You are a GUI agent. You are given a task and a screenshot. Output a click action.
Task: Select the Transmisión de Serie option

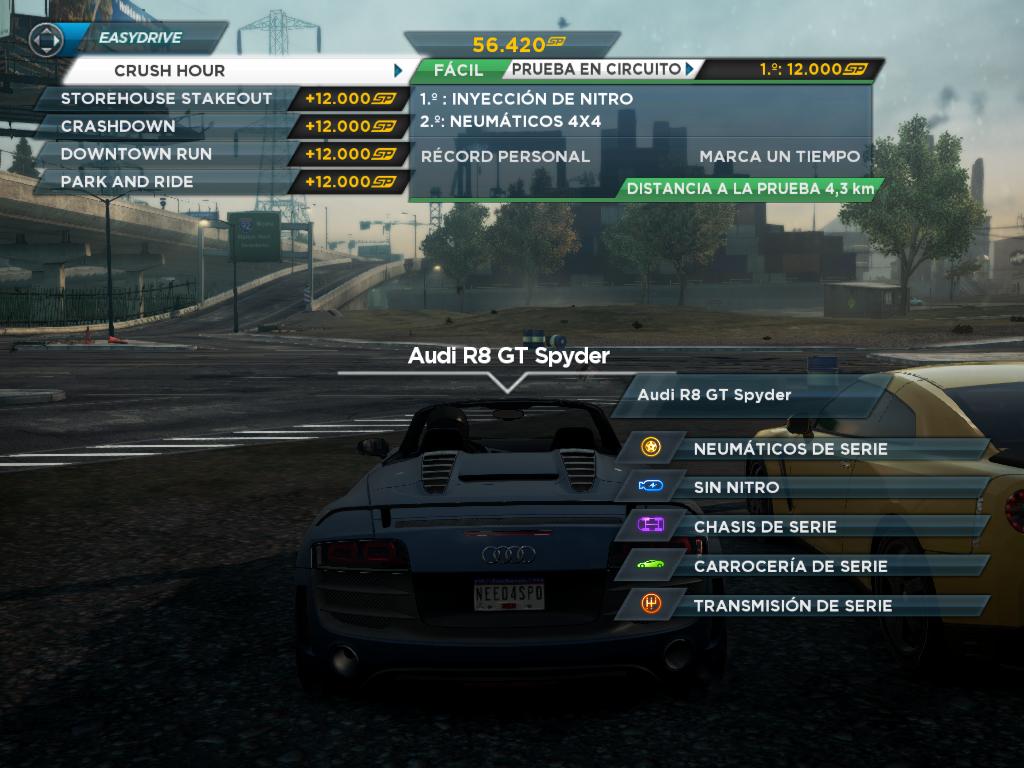pos(792,606)
